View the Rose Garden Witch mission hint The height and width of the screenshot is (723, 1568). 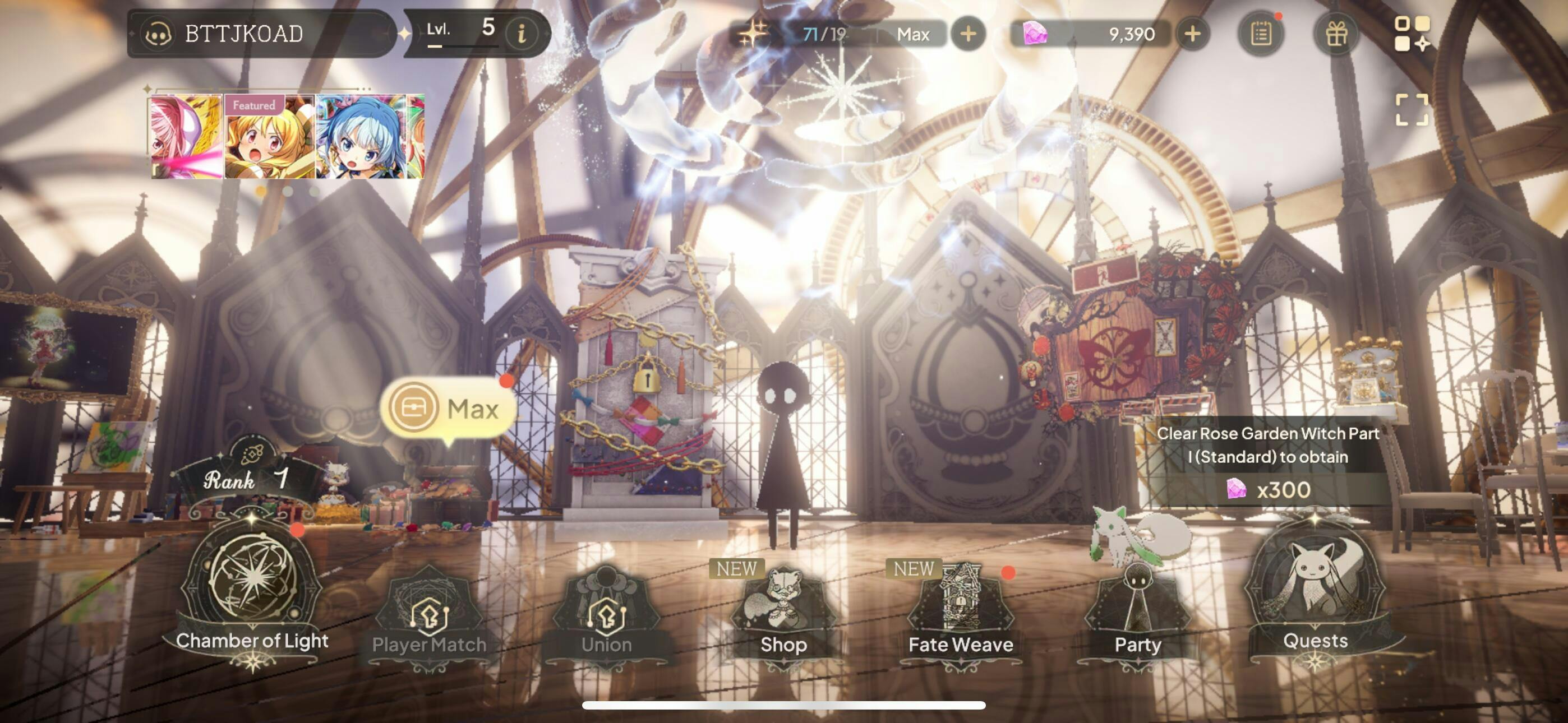click(1267, 461)
